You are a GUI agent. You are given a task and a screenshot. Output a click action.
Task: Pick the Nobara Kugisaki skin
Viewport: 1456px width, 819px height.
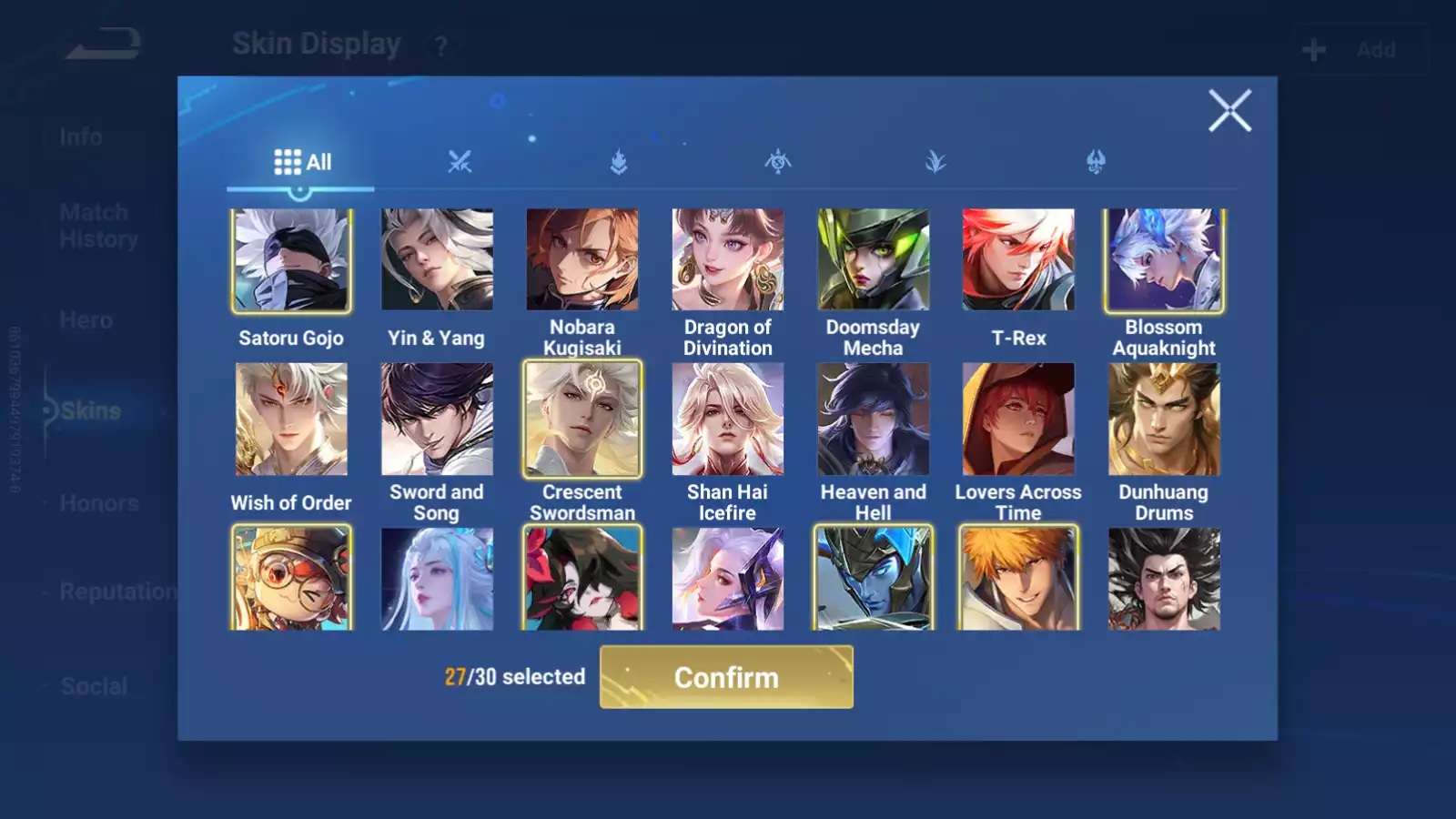582,260
